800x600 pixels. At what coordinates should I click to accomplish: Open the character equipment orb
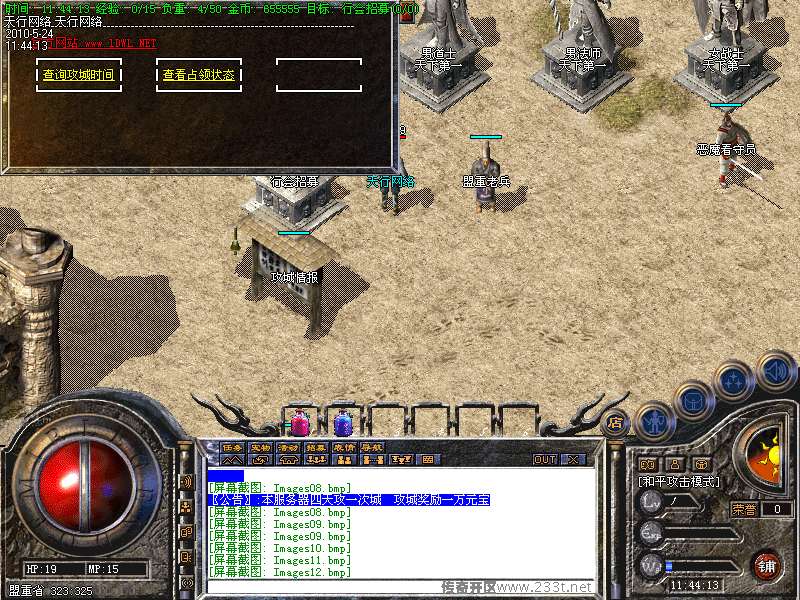point(654,420)
